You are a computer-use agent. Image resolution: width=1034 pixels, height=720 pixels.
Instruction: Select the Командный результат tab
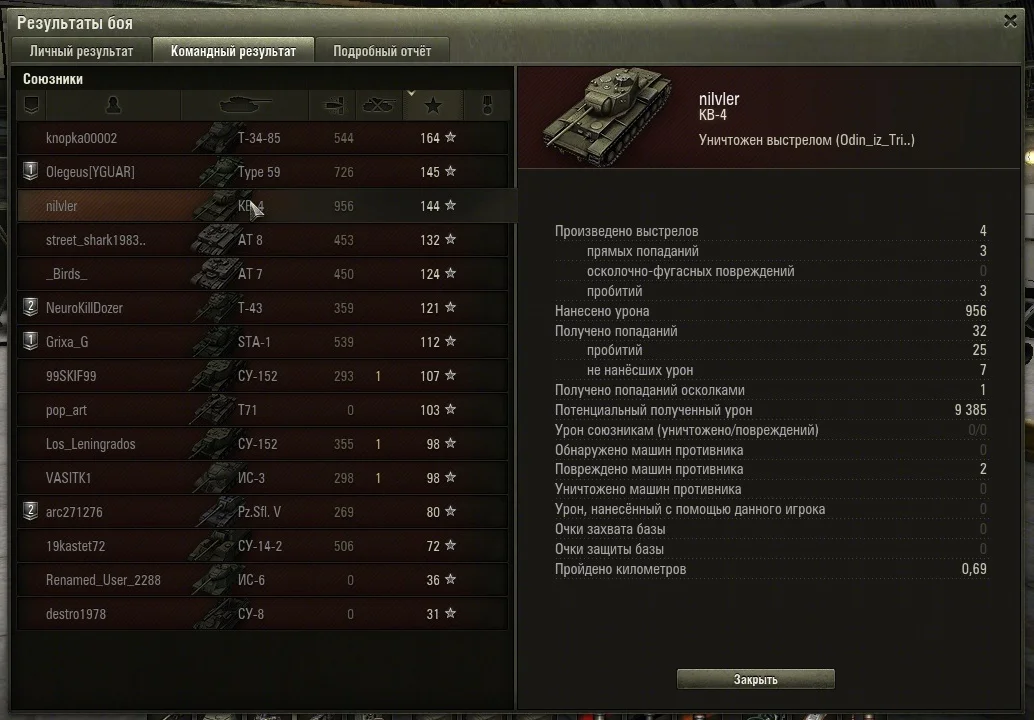click(x=233, y=51)
